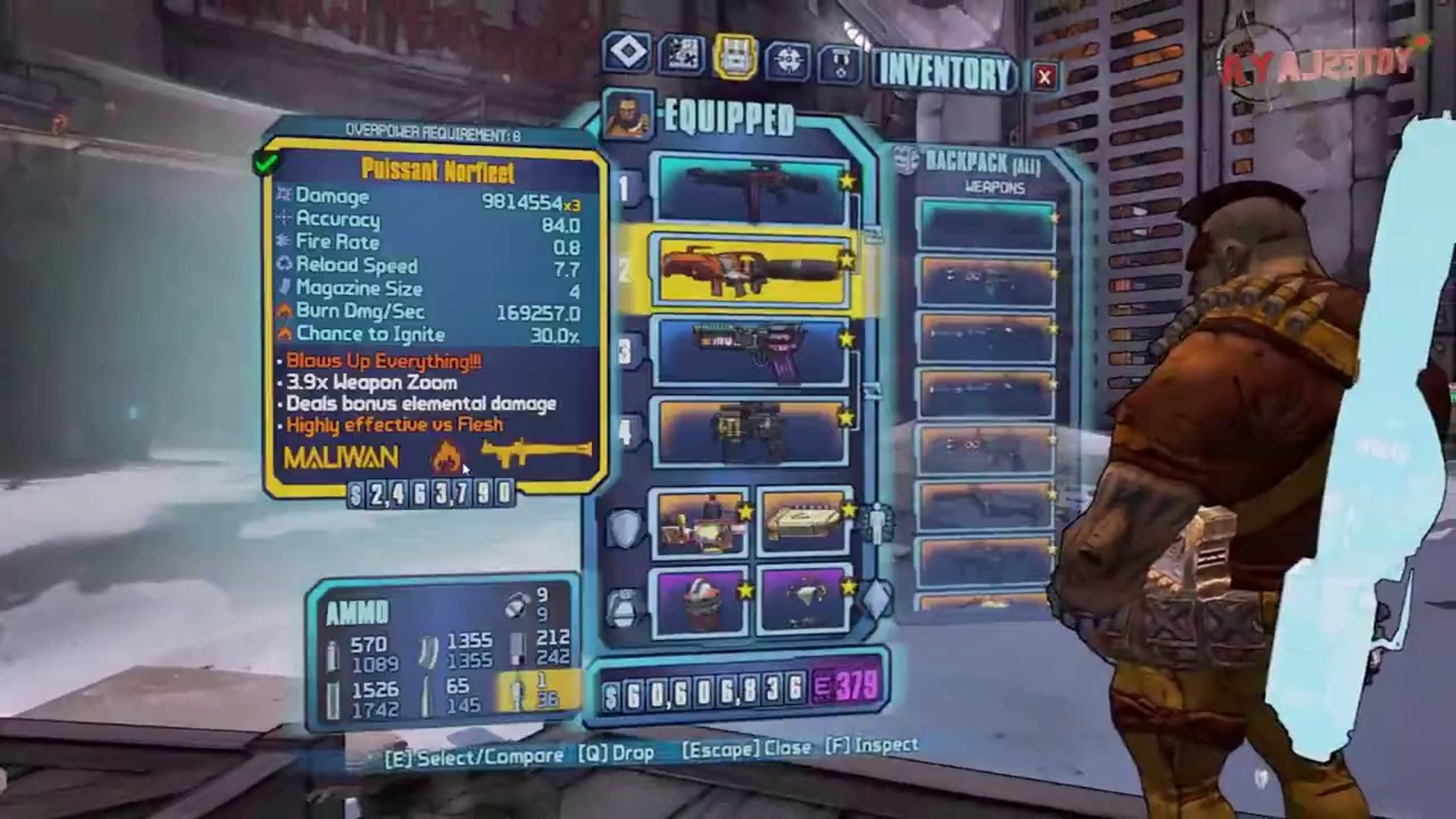Viewport: 1456px width, 819px height.
Task: Select the top item in Backpack weapons list
Action: pyautogui.click(x=986, y=225)
